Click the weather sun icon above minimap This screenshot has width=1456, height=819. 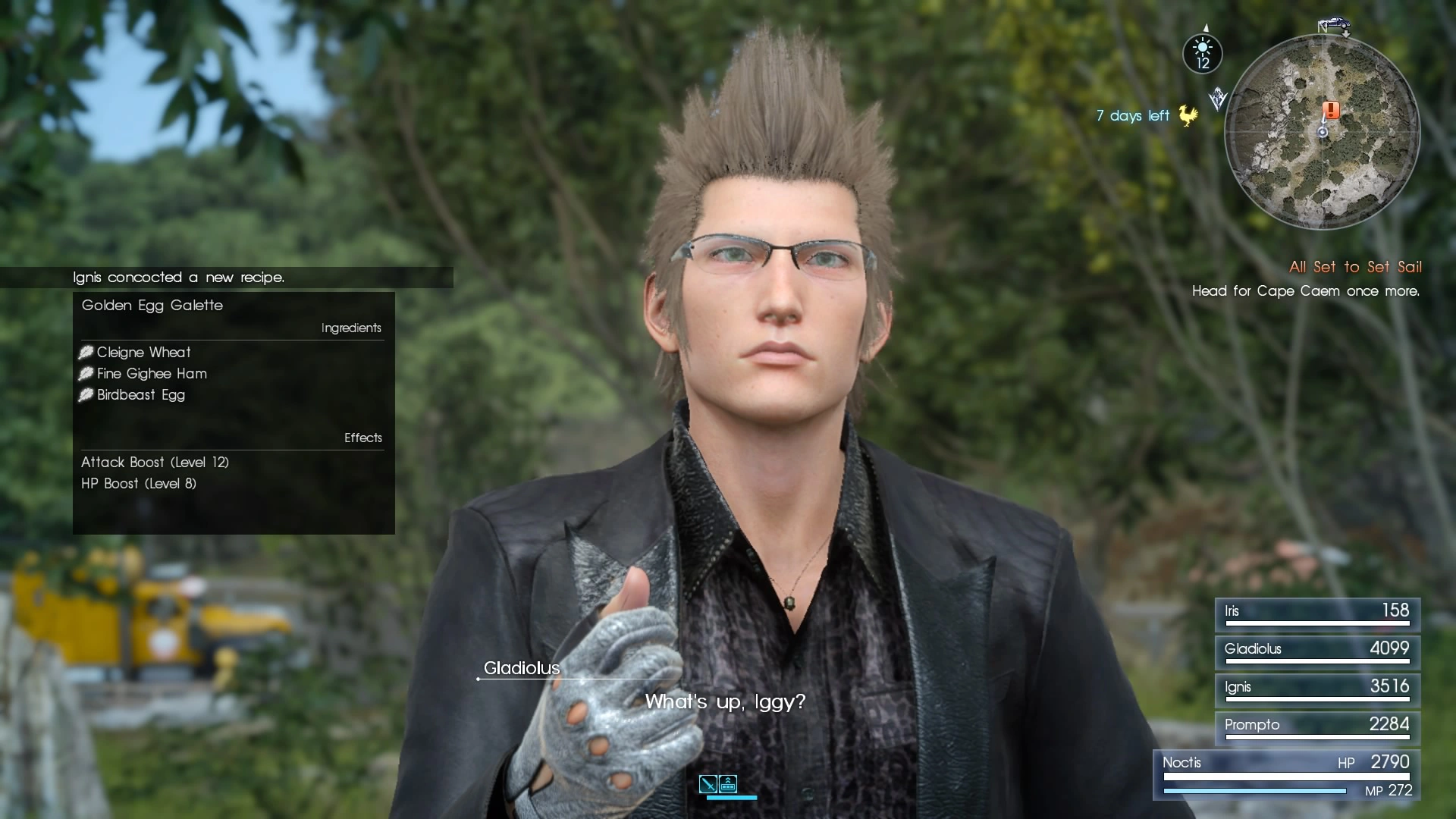click(x=1203, y=47)
